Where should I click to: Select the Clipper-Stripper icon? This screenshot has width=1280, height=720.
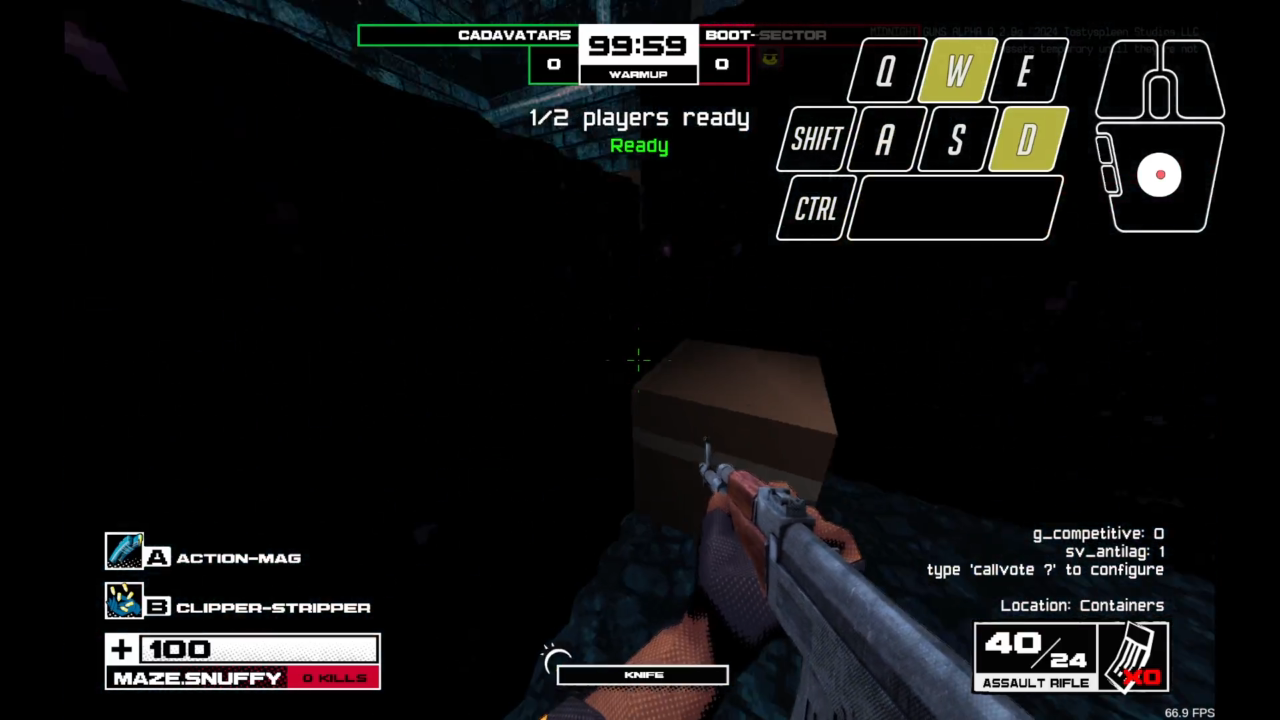pos(126,601)
